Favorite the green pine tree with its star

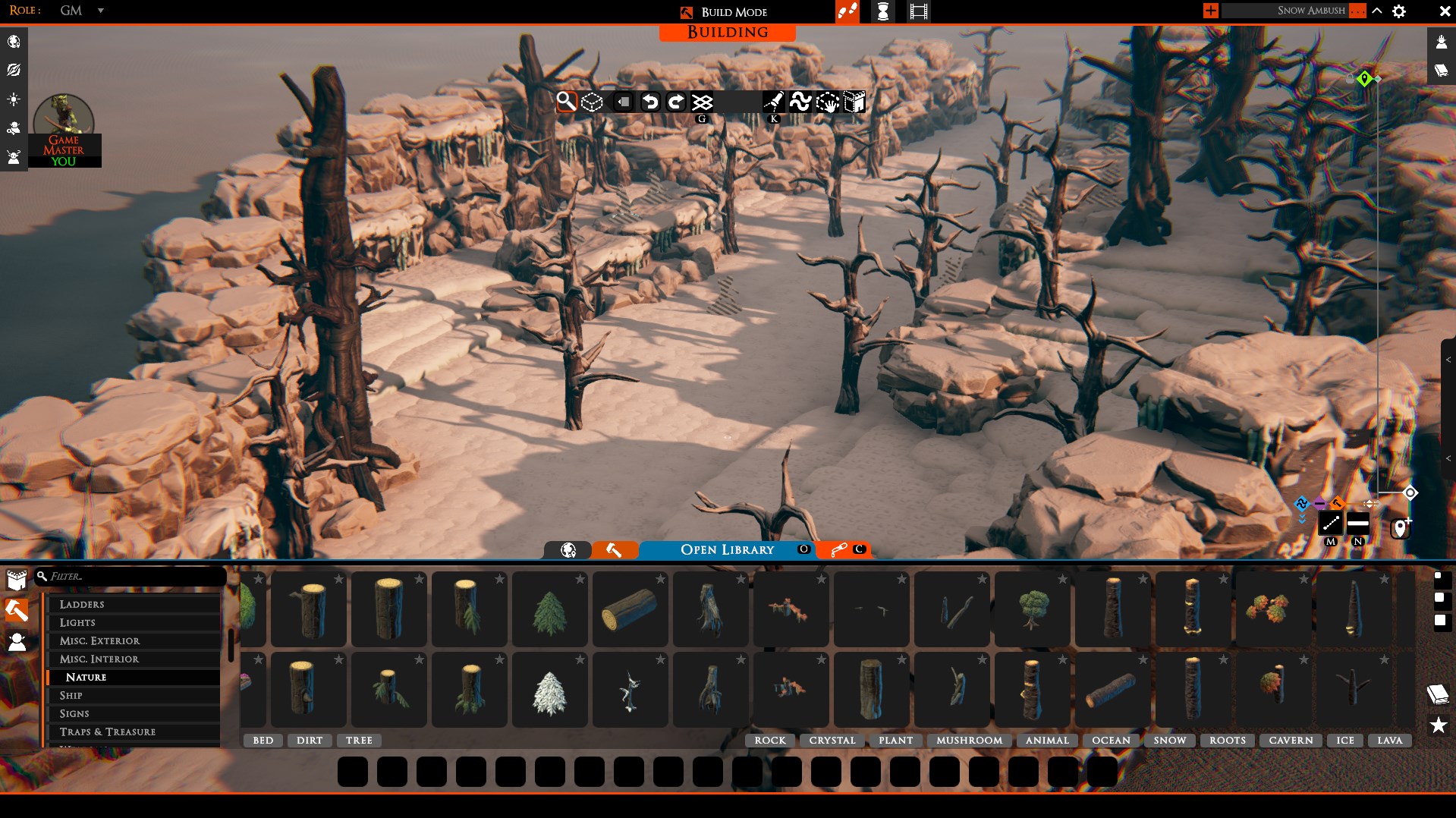click(580, 580)
